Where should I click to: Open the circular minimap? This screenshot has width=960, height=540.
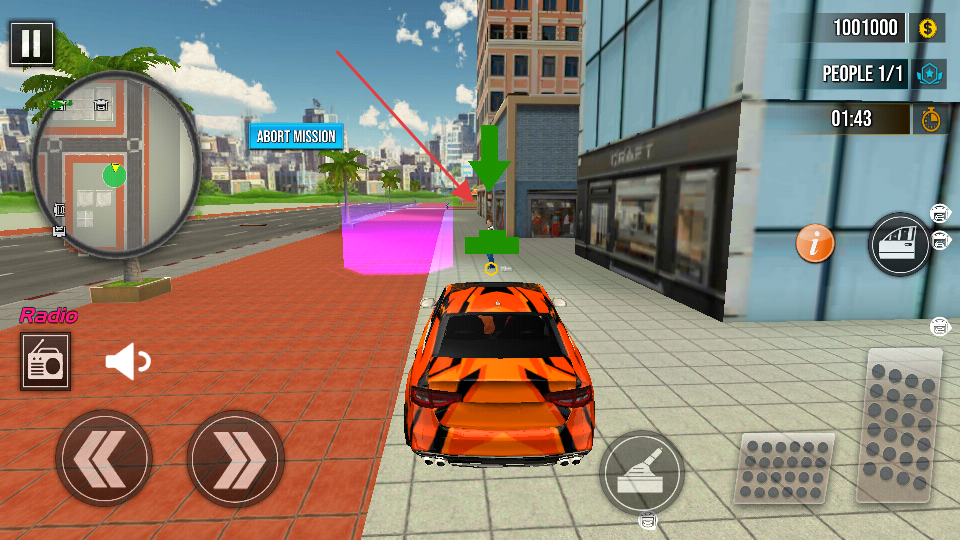(x=116, y=161)
